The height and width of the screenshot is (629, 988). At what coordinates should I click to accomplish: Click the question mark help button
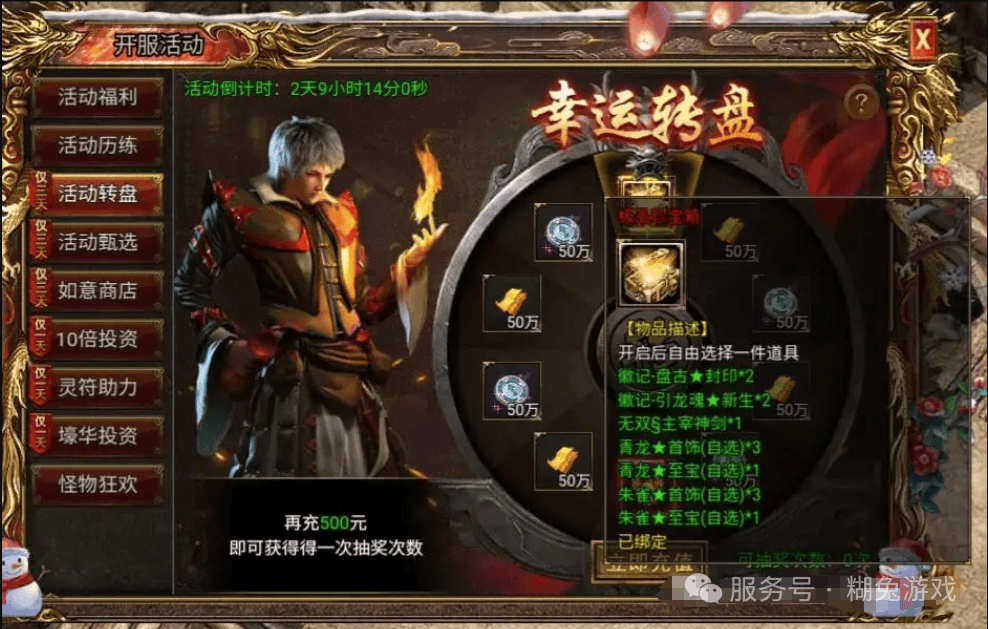pos(861,102)
